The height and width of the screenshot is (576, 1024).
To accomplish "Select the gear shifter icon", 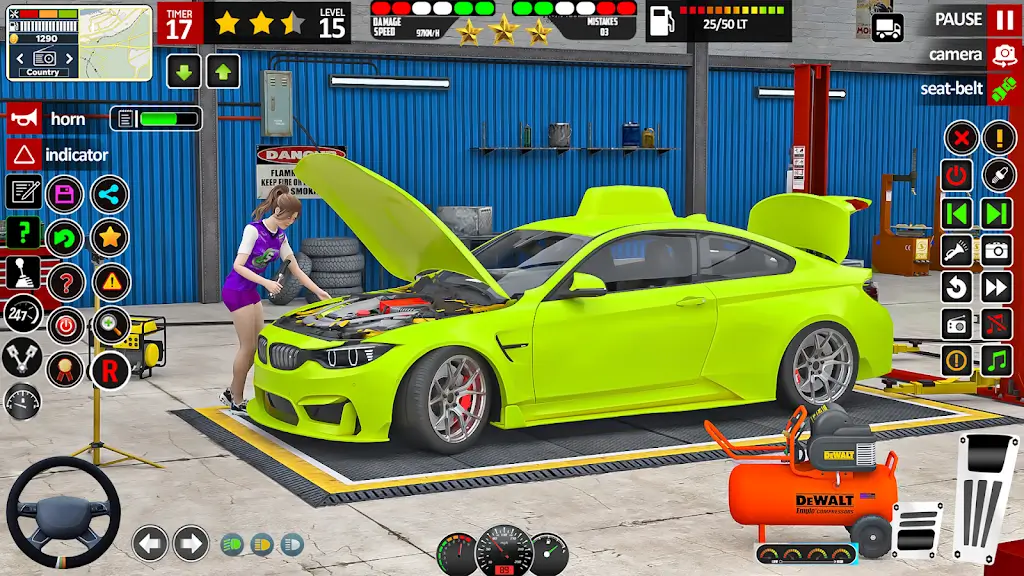I will [x=23, y=272].
